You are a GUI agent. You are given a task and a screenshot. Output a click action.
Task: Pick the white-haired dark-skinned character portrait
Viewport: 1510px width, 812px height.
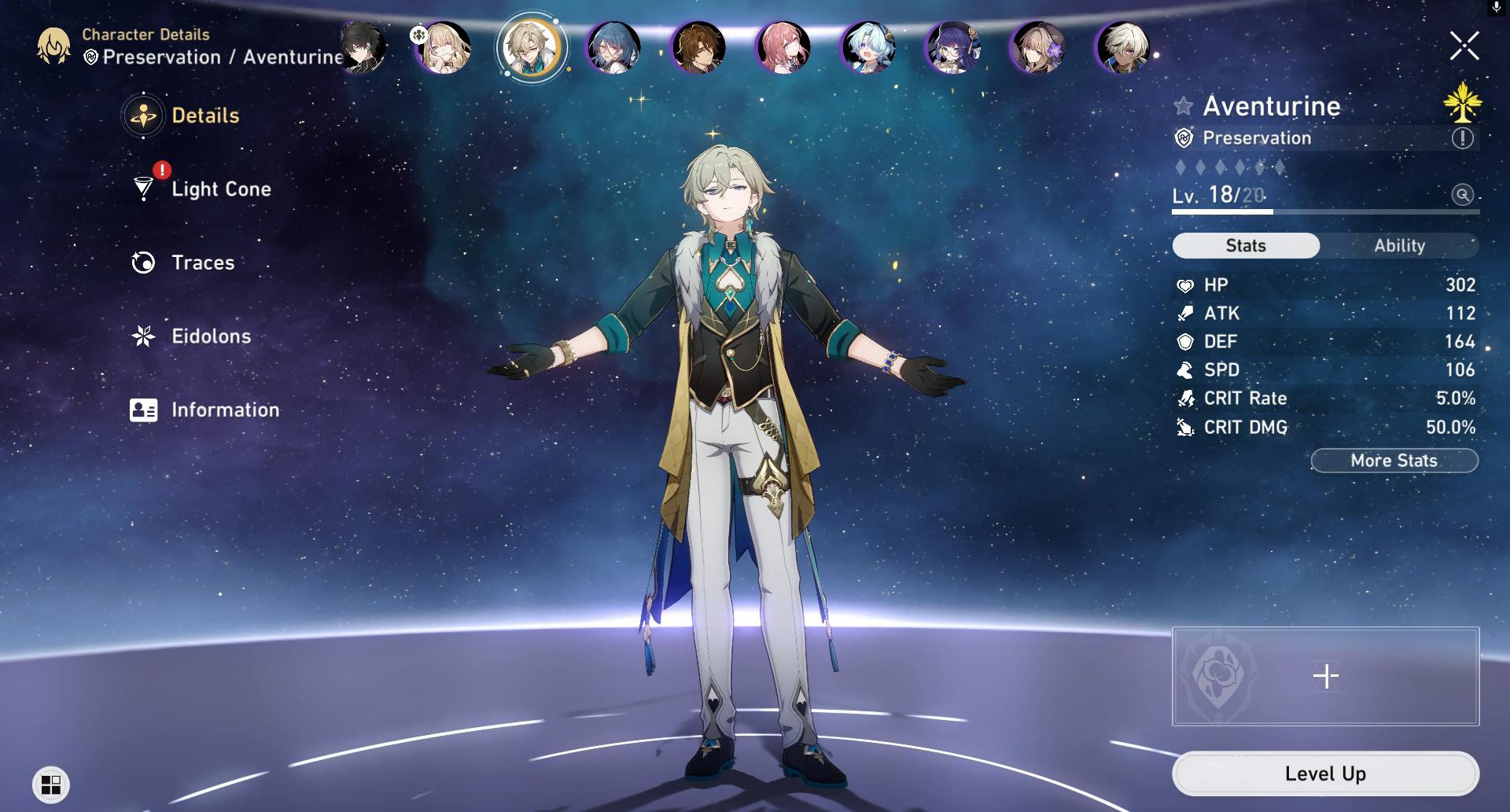(1123, 47)
